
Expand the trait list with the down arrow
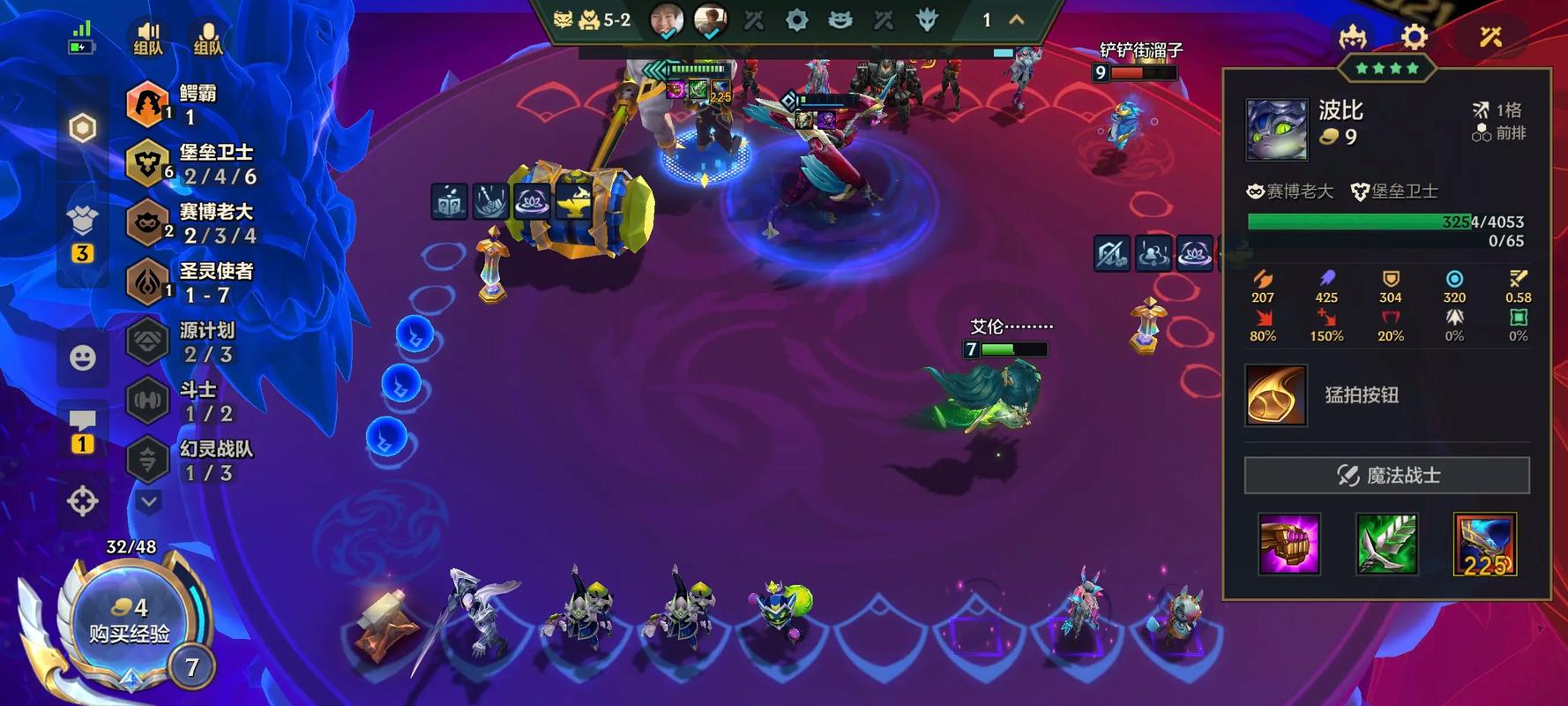coord(148,502)
